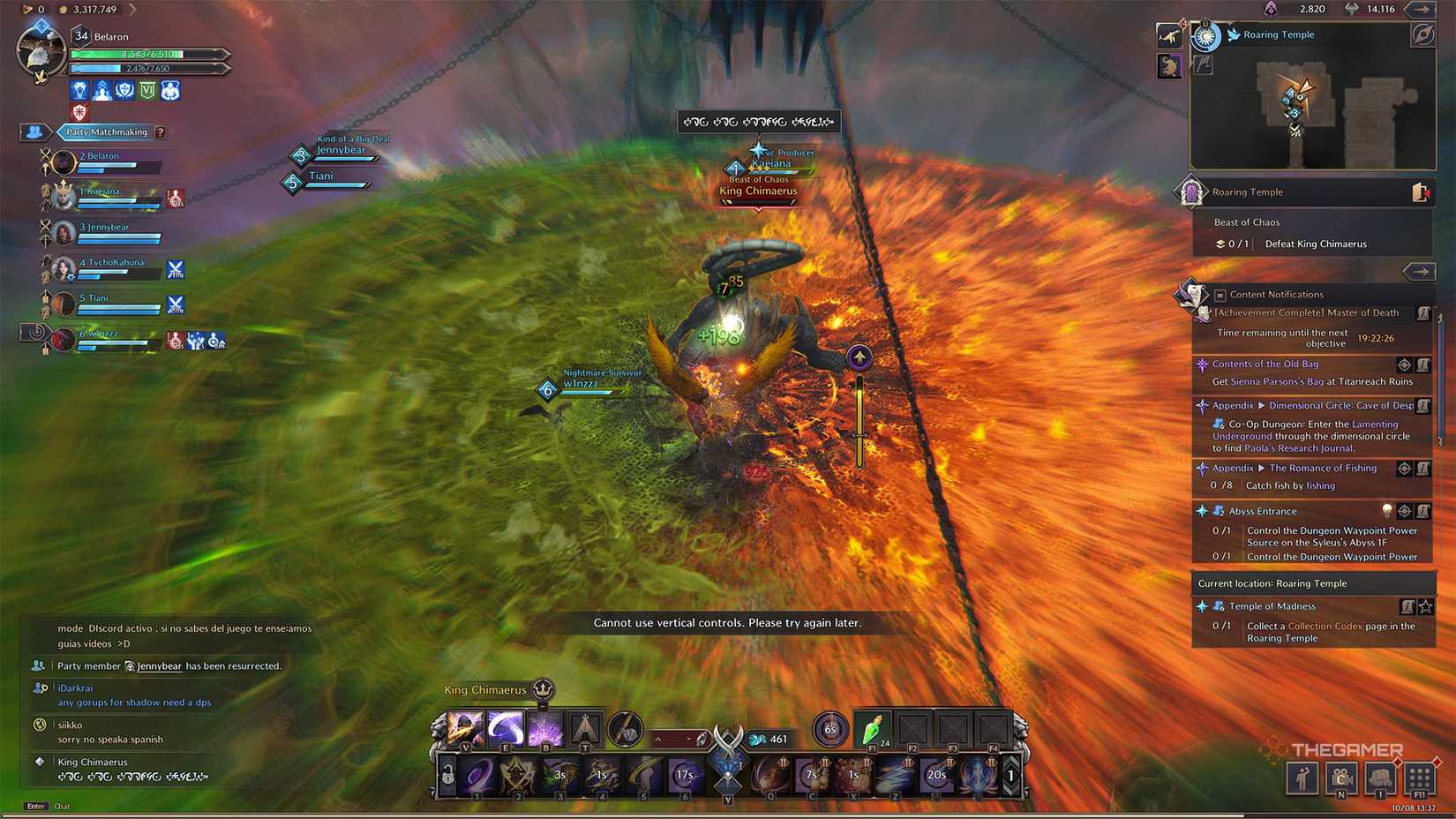Collapse the currency bar with the top-right arrow
1456x819 pixels.
[1421, 10]
